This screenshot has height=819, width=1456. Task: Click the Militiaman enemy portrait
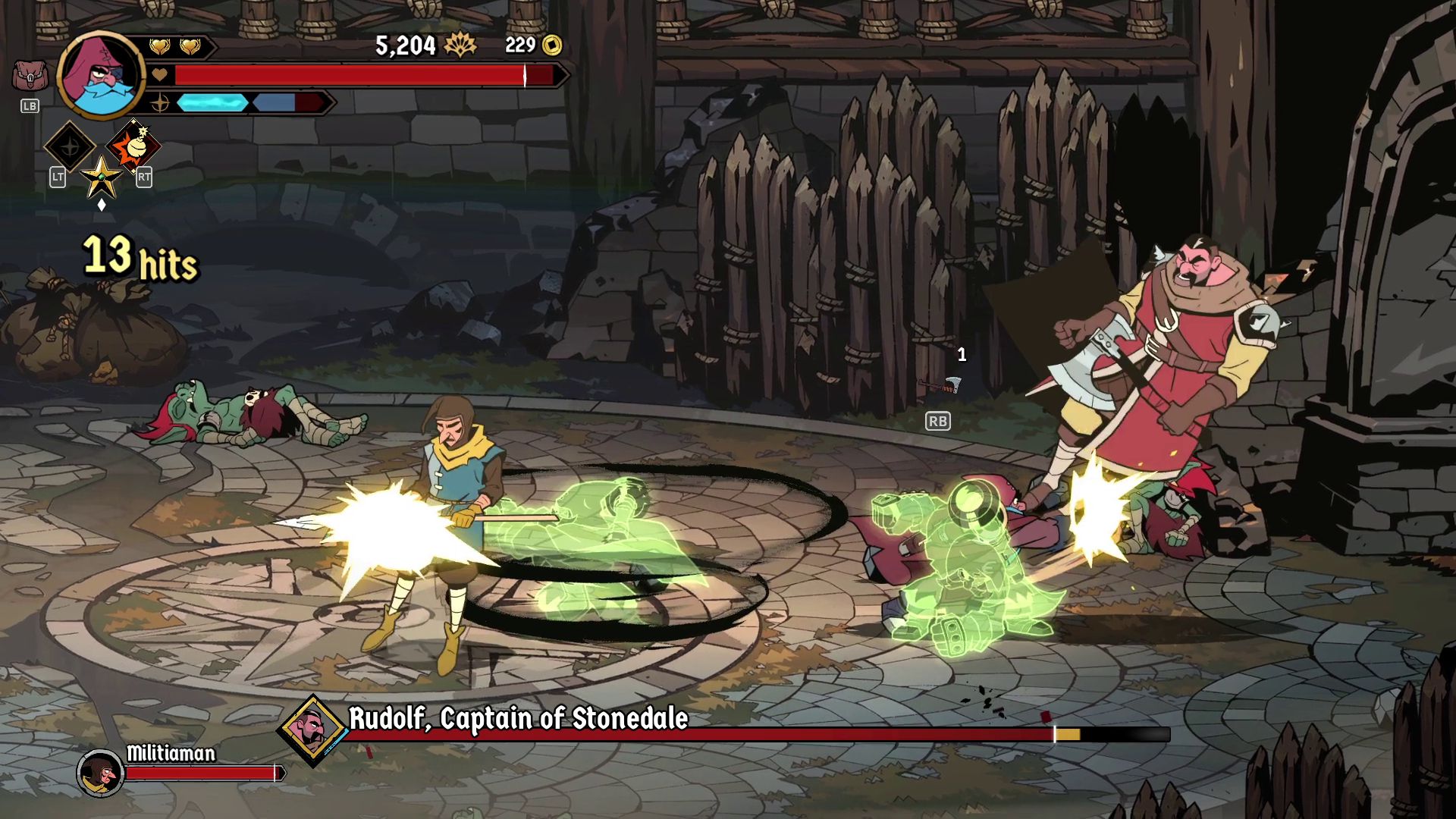(x=101, y=773)
